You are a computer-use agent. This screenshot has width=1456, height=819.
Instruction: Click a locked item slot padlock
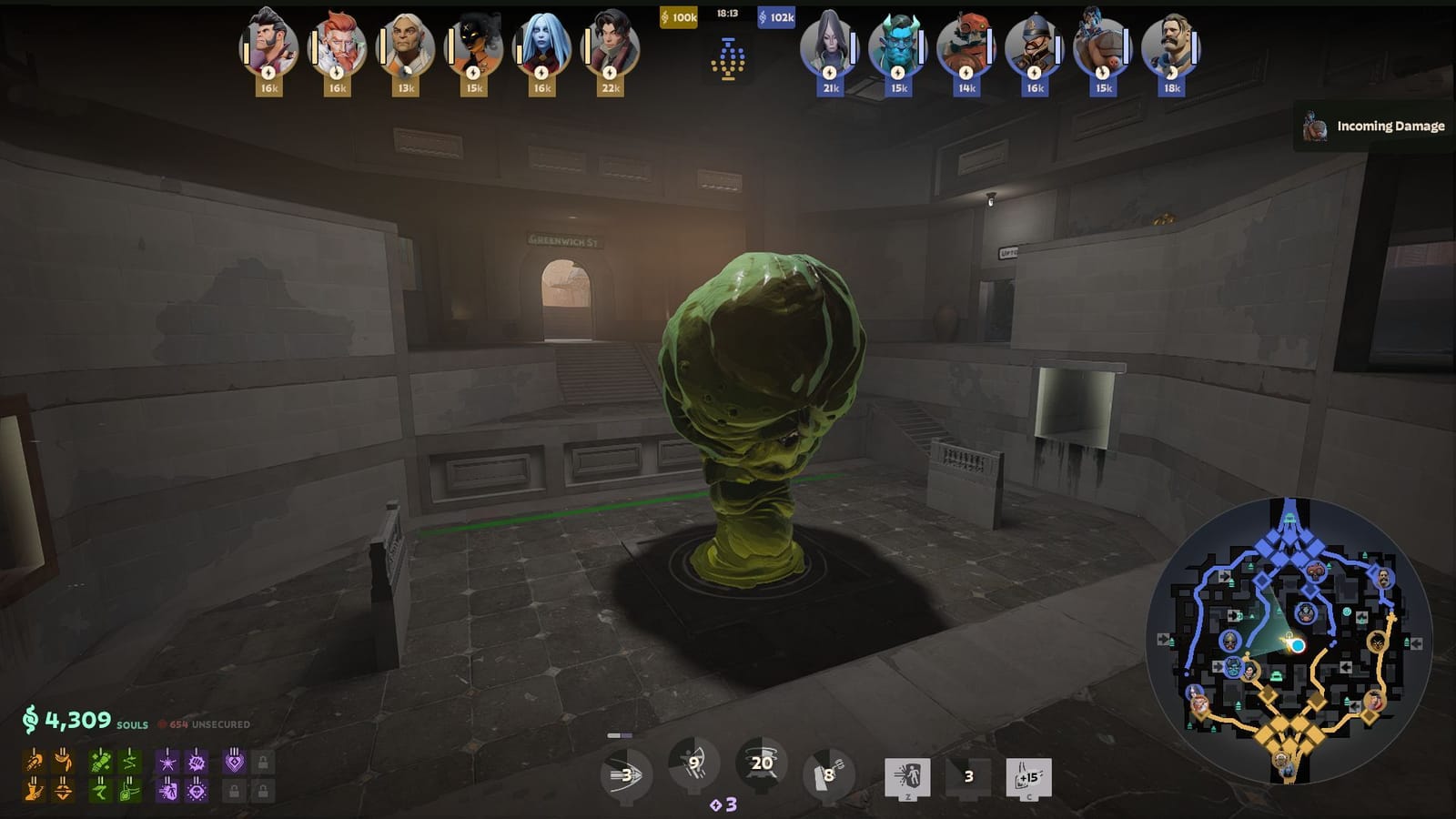(265, 764)
